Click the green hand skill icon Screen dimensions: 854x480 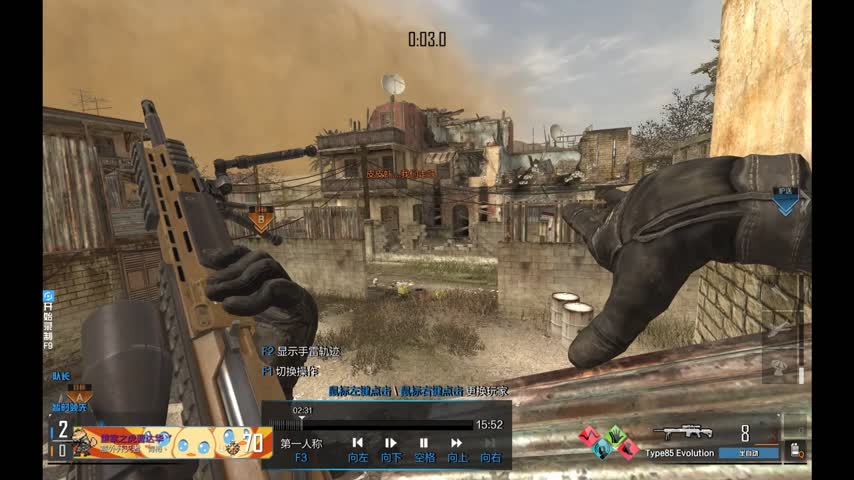click(x=616, y=436)
